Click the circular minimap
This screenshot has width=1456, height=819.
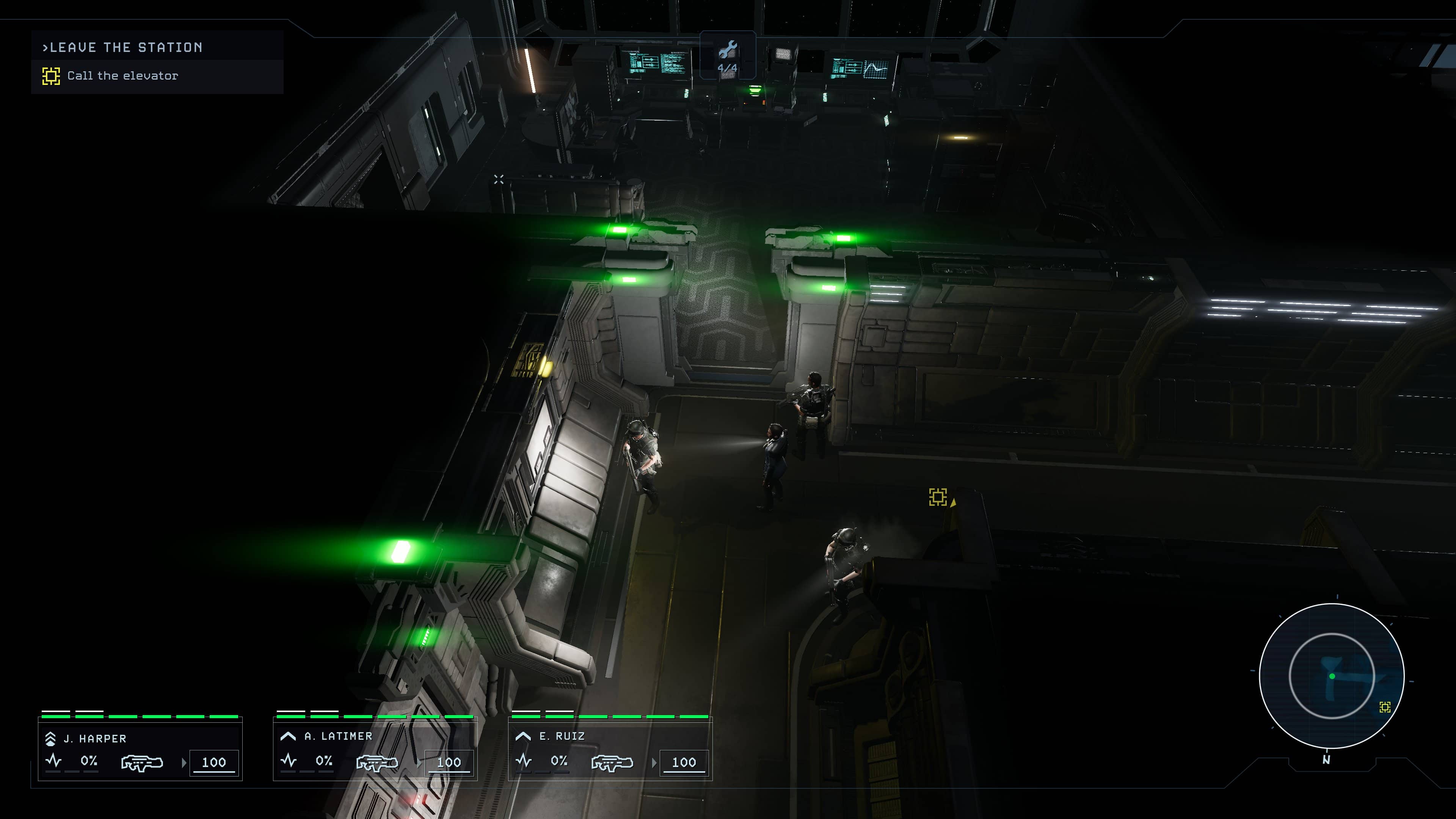pos(1332,675)
